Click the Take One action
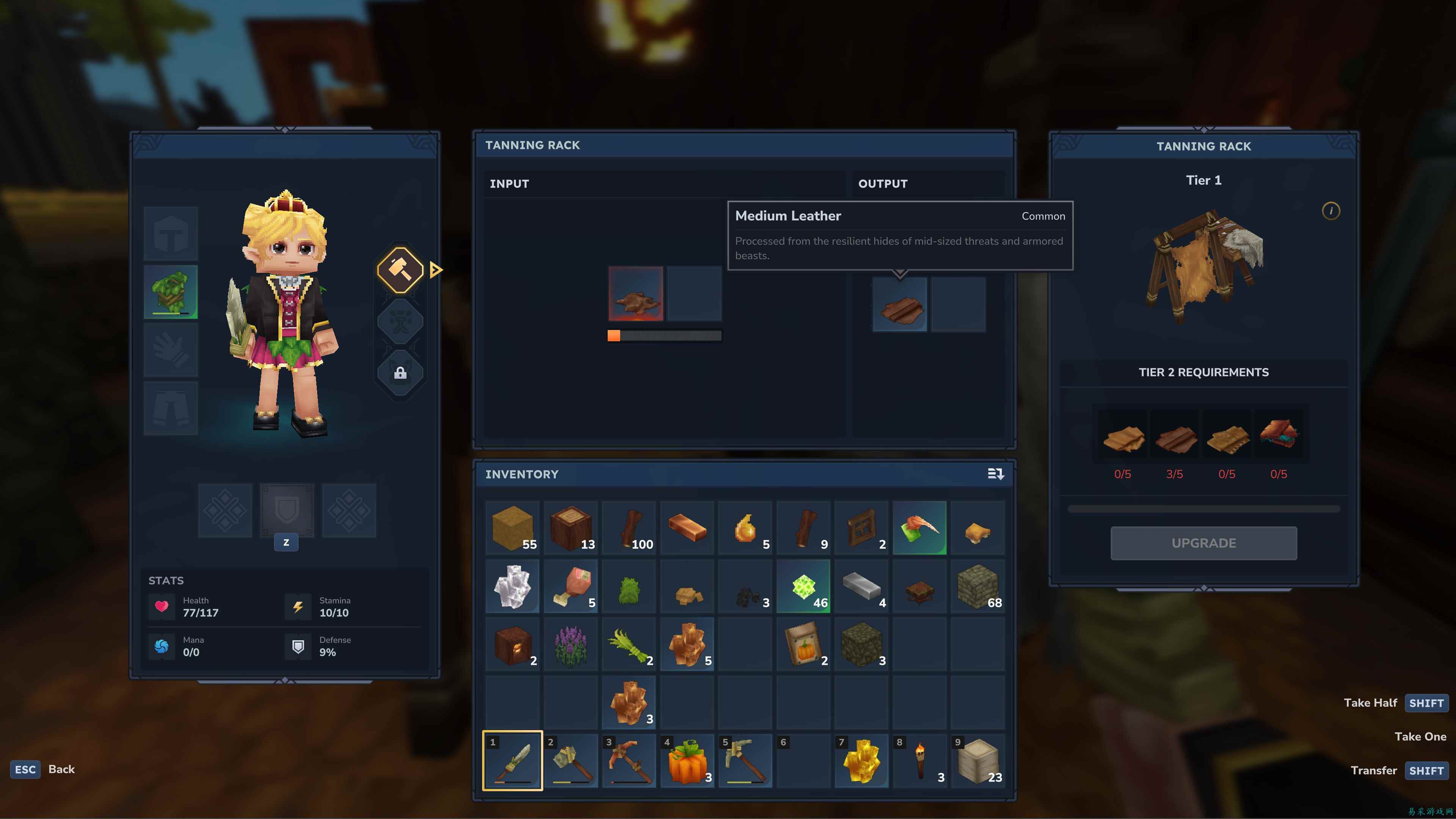The width and height of the screenshot is (1456, 819). 1420,736
